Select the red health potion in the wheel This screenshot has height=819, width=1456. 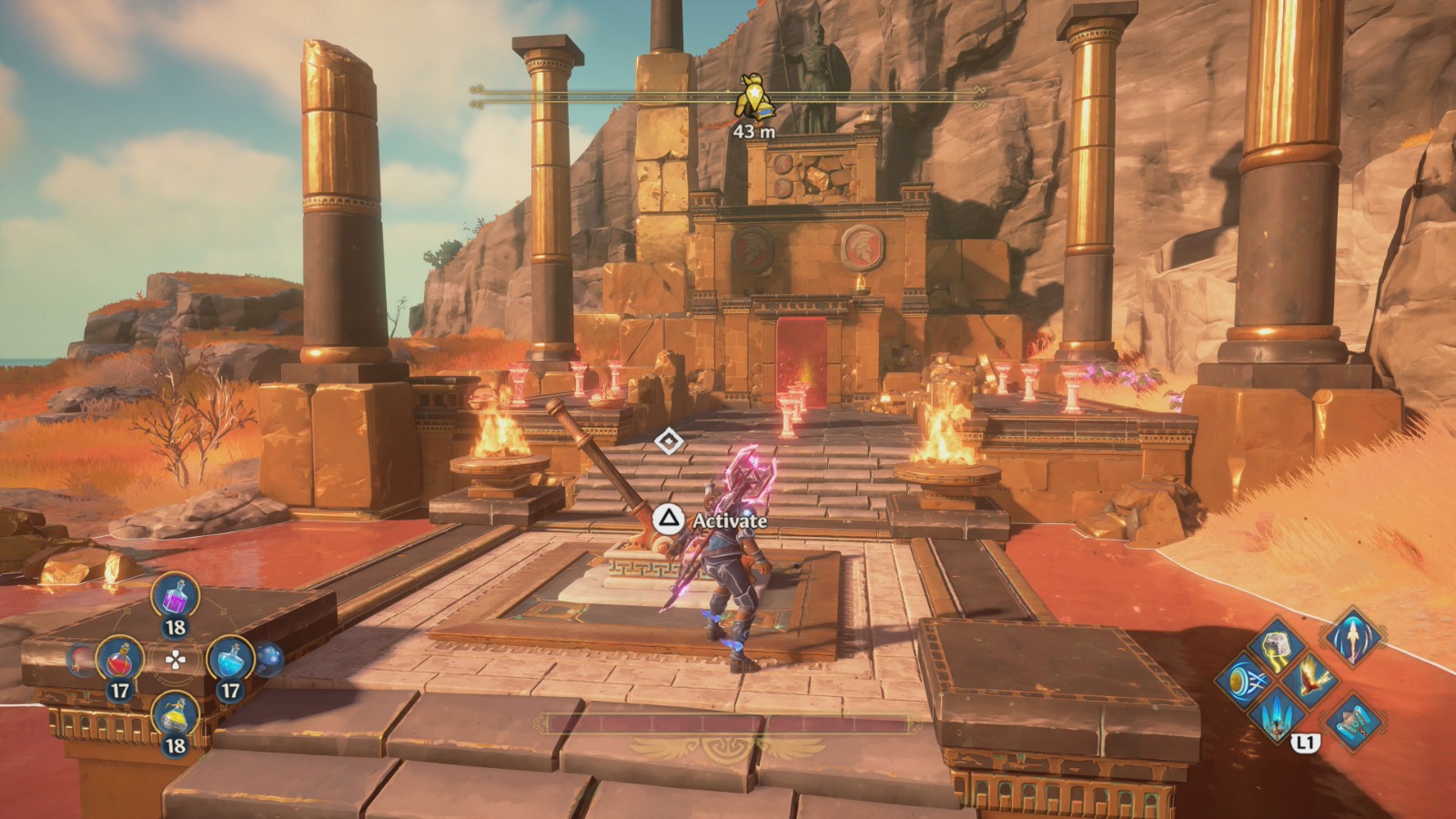119,658
